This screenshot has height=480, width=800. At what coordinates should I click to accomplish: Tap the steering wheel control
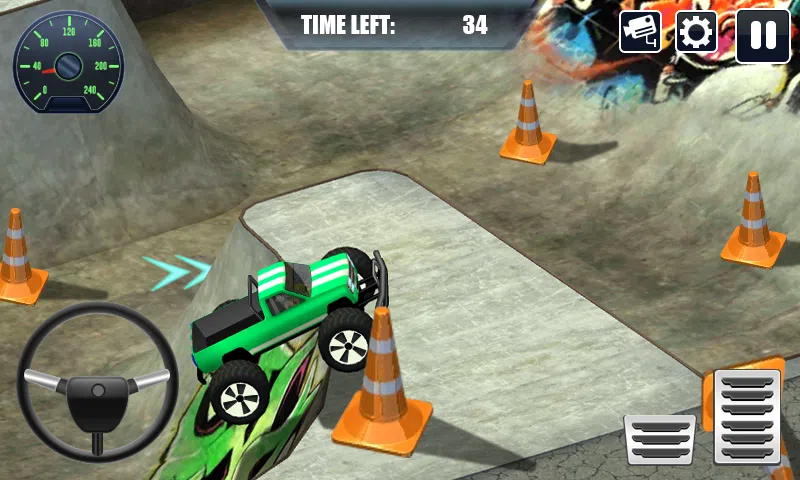click(97, 383)
